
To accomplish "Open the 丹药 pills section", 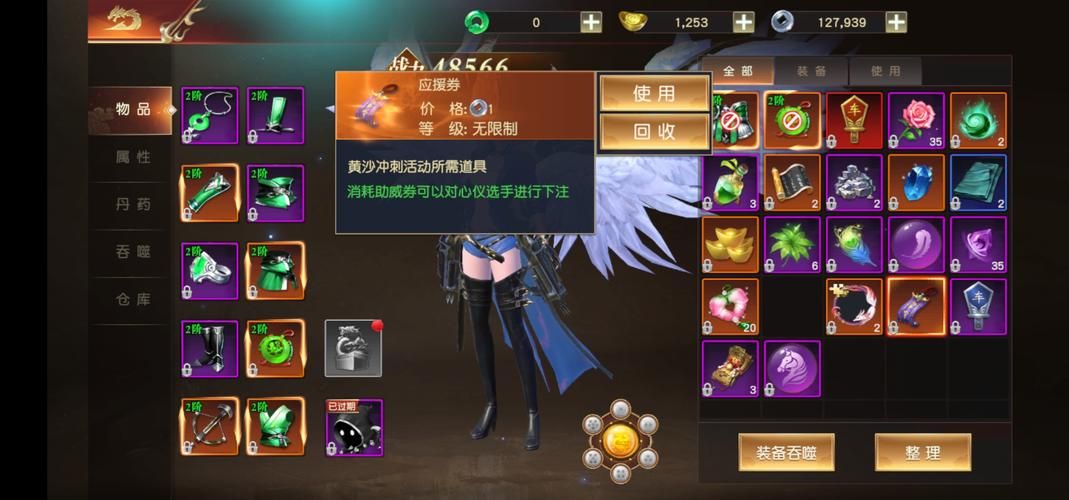I will (133, 204).
